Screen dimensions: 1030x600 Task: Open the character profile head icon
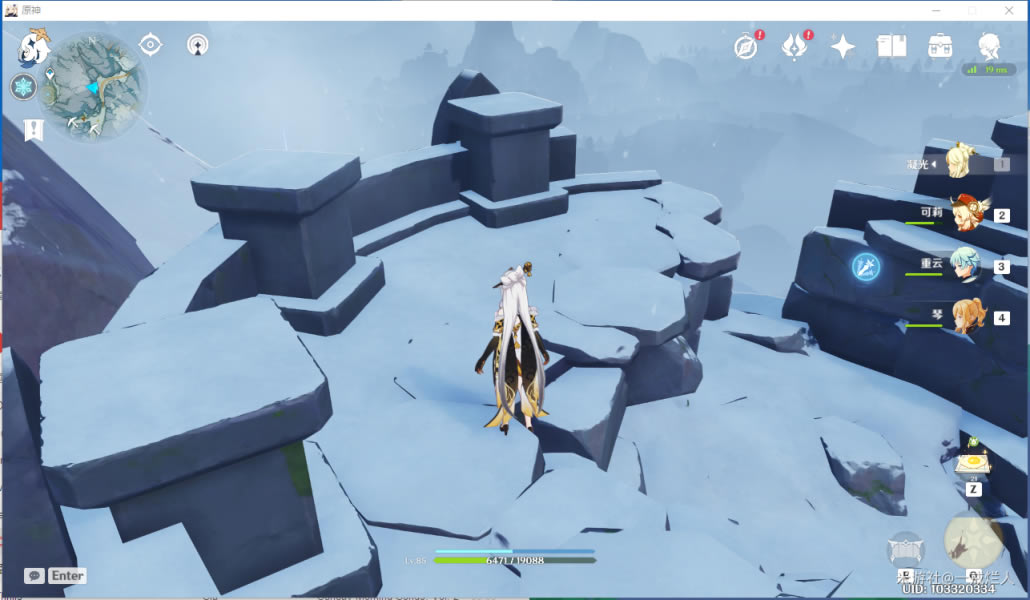pos(988,46)
